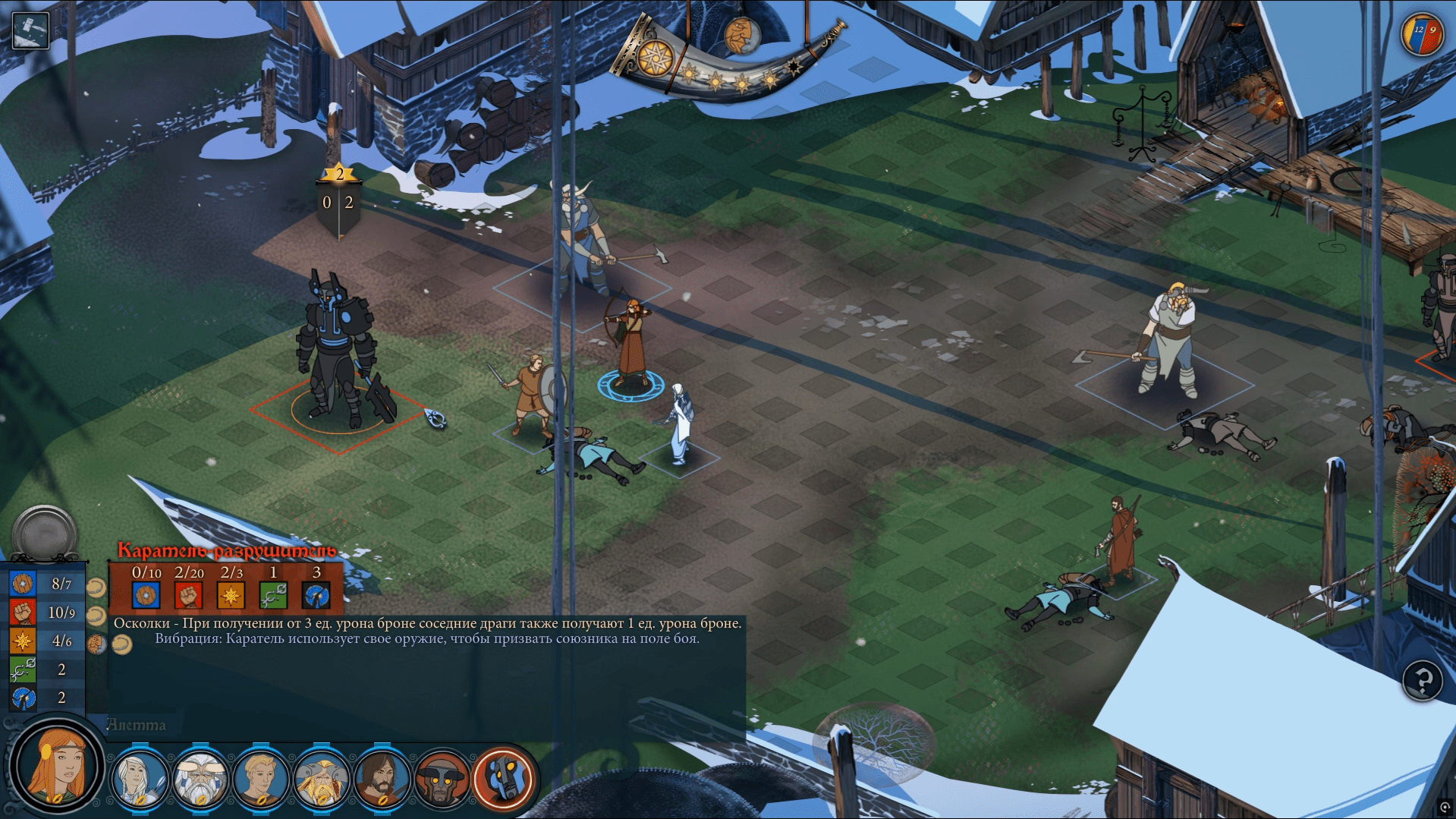
Task: Select the highlighted blue dredge portrait
Action: [503, 779]
